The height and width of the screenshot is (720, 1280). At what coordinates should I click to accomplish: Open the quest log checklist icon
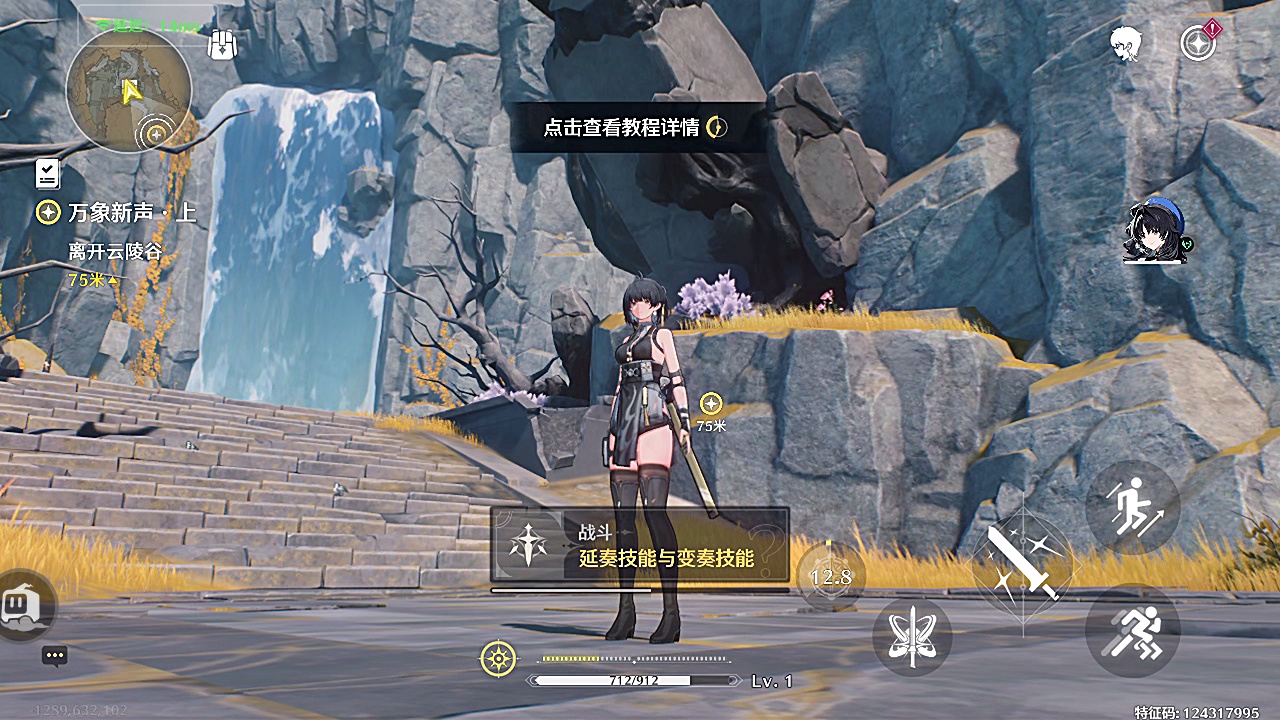click(47, 174)
